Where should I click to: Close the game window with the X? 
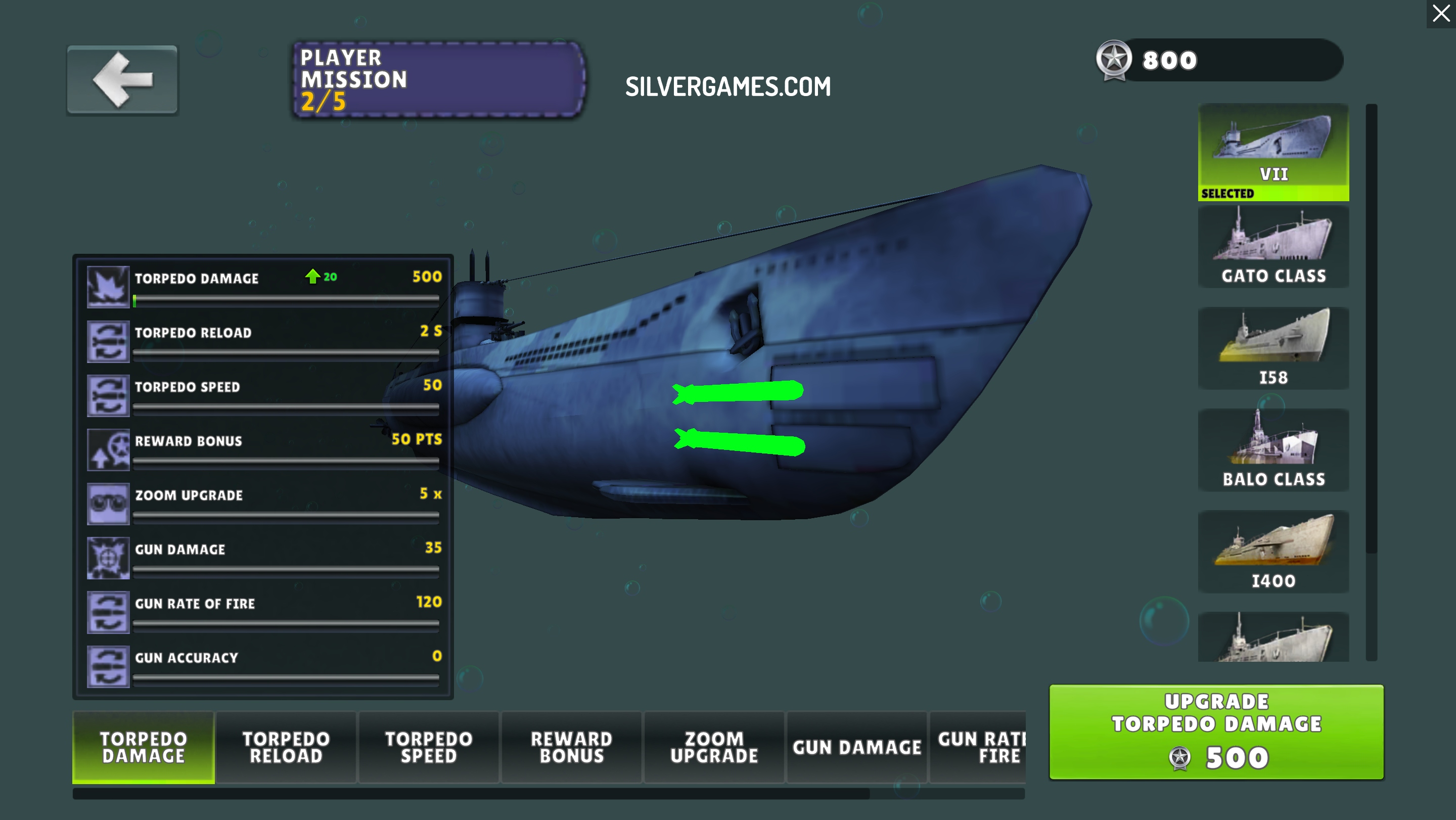[1441, 14]
